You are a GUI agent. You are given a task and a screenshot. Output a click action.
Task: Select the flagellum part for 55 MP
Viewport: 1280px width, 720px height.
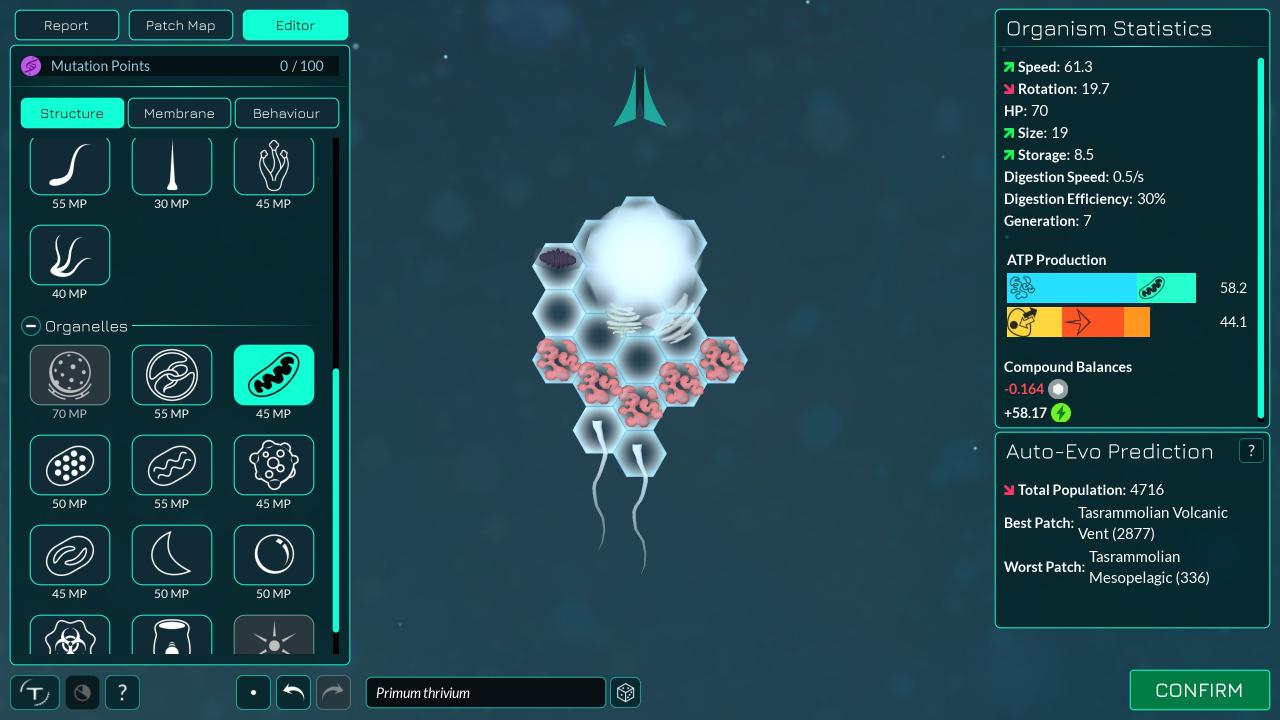tap(70, 166)
